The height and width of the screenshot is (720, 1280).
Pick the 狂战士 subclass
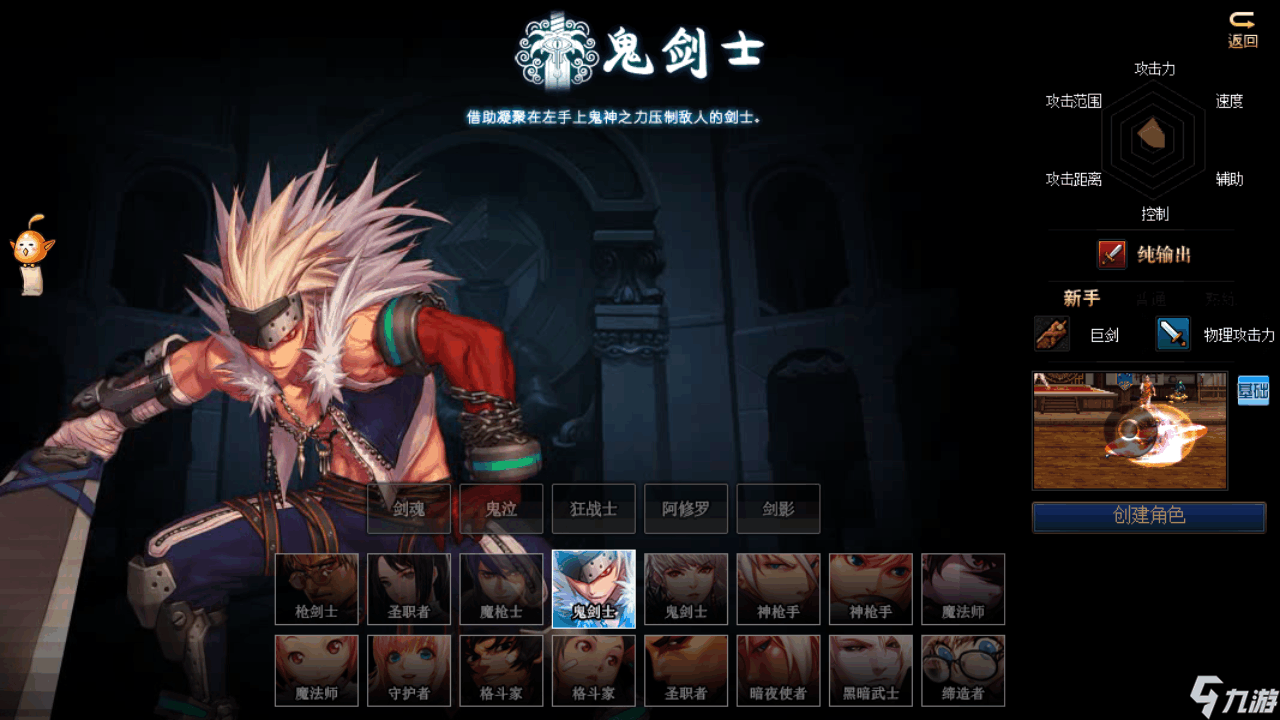(593, 509)
